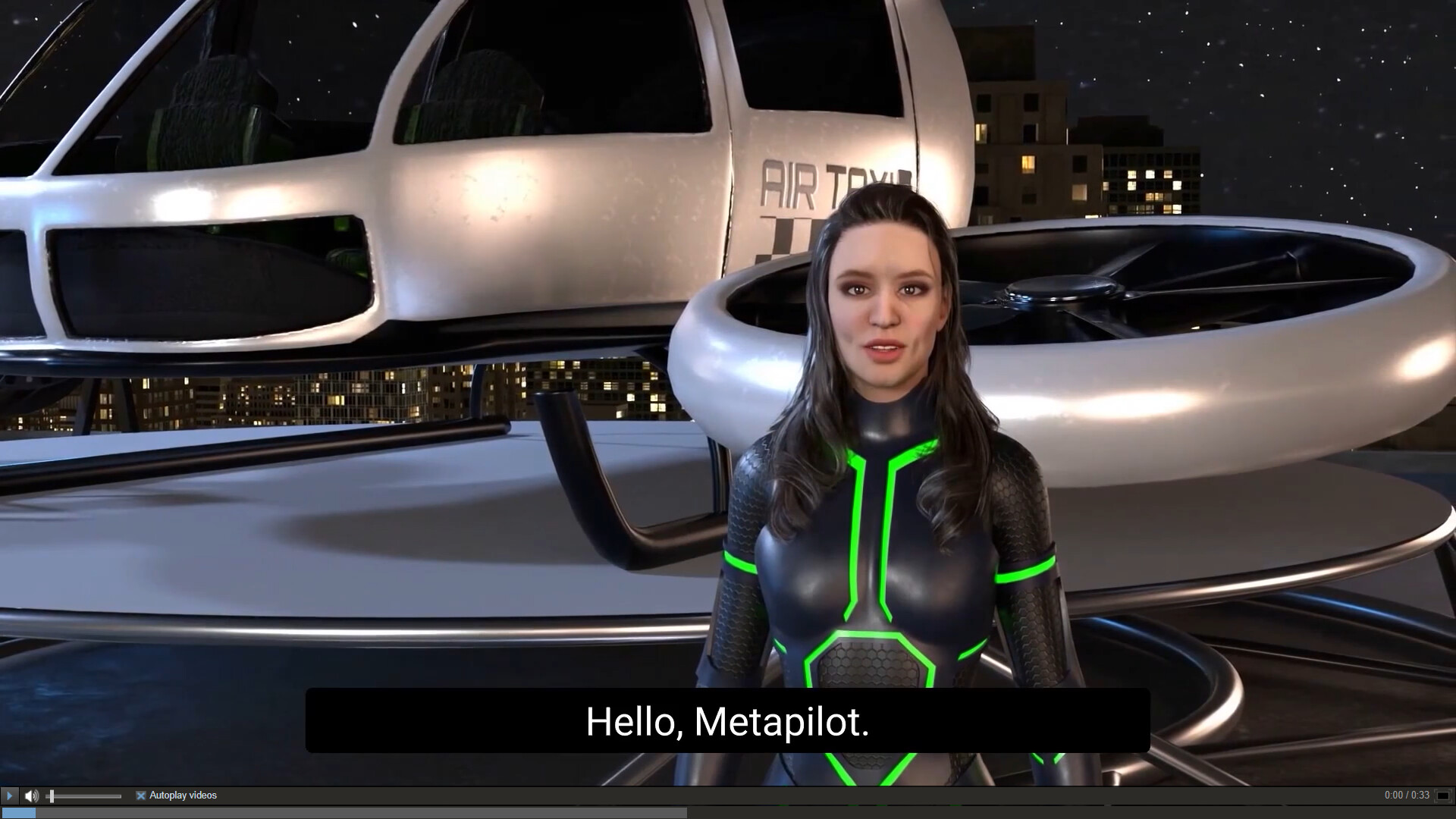This screenshot has height=819, width=1456.
Task: Click the blue X beside Autoplay videos
Action: coord(140,795)
